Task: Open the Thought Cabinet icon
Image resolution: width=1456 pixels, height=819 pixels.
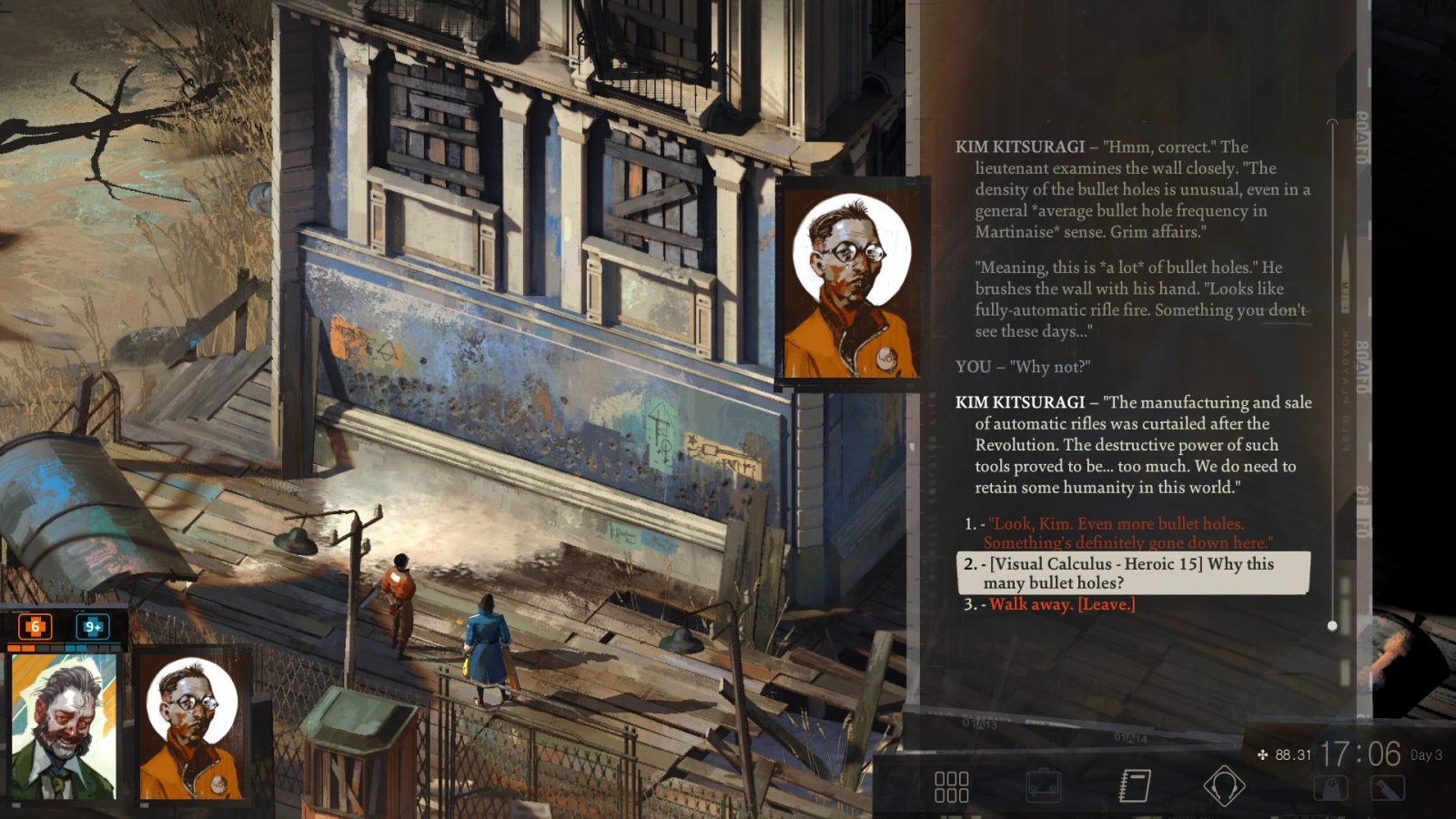Action: pyautogui.click(x=1224, y=787)
